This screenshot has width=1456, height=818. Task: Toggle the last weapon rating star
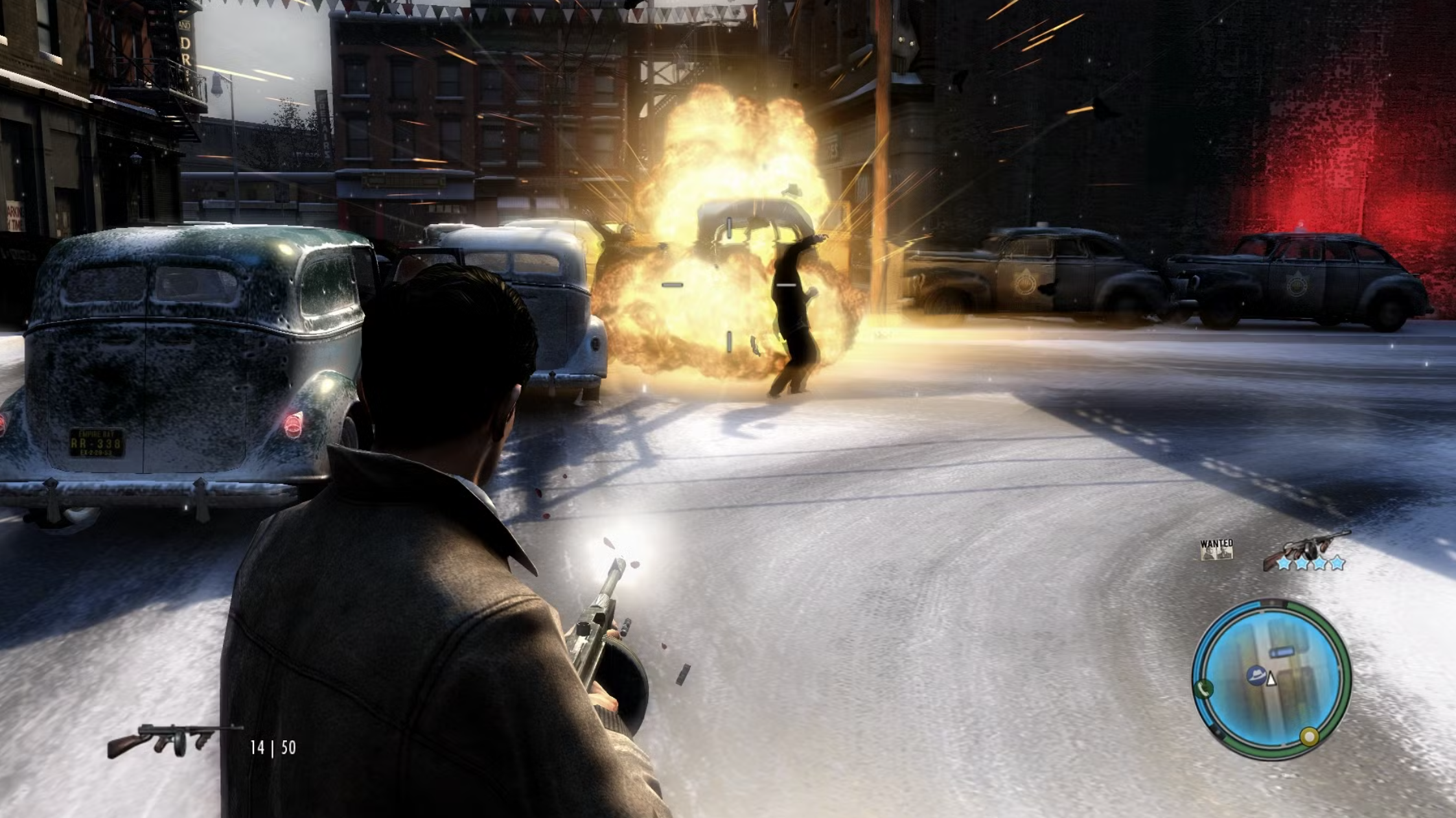pos(1336,563)
